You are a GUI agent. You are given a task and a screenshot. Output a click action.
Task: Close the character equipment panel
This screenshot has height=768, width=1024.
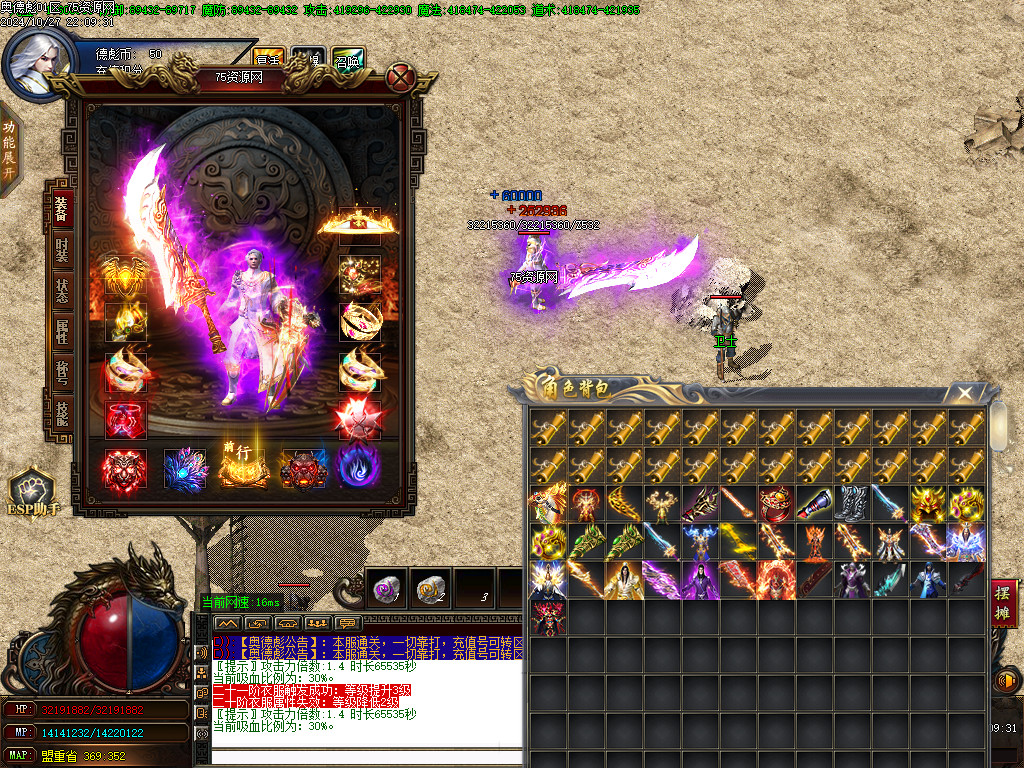coord(401,77)
